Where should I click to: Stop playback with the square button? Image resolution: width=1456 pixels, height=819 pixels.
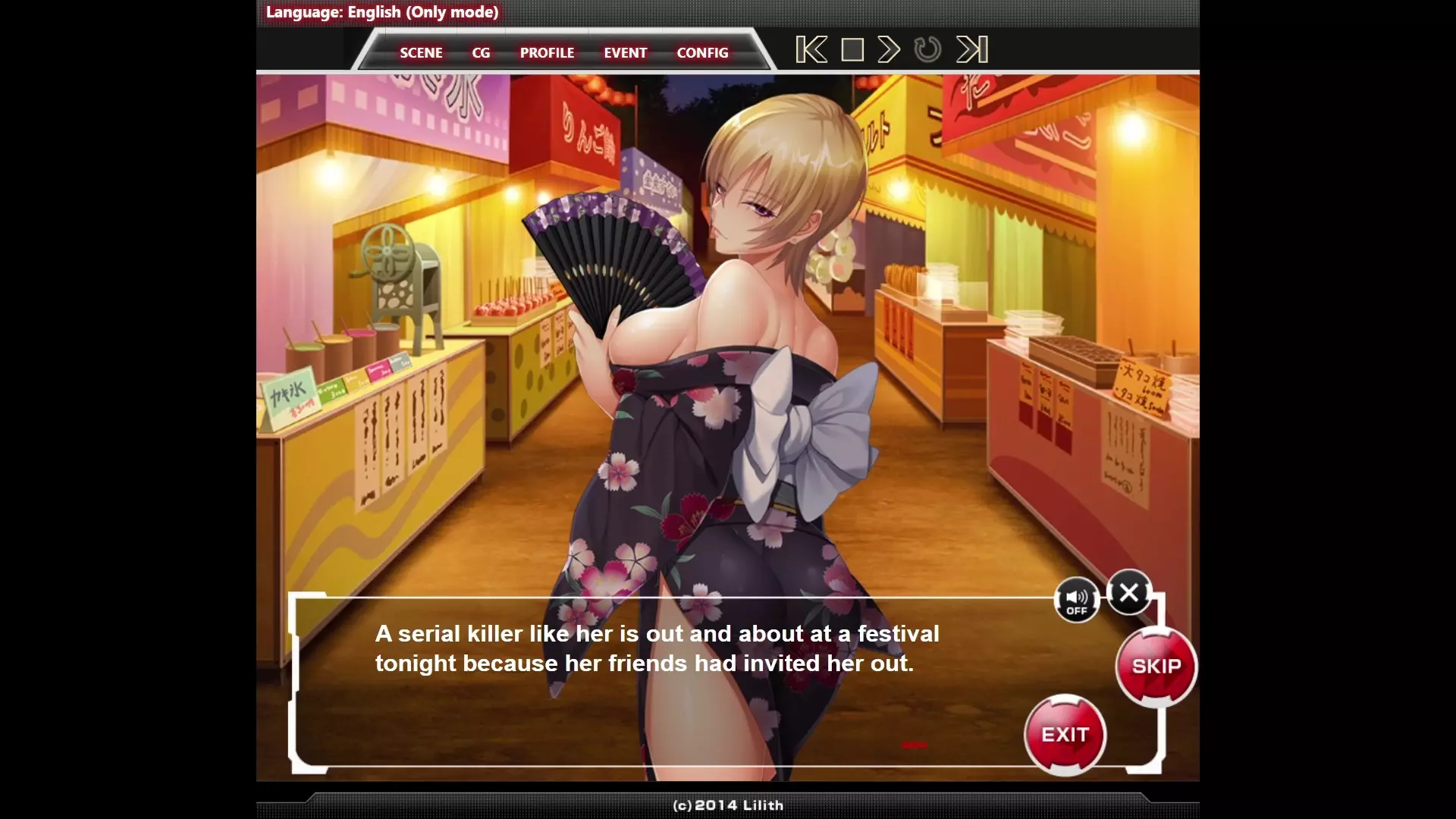[852, 50]
